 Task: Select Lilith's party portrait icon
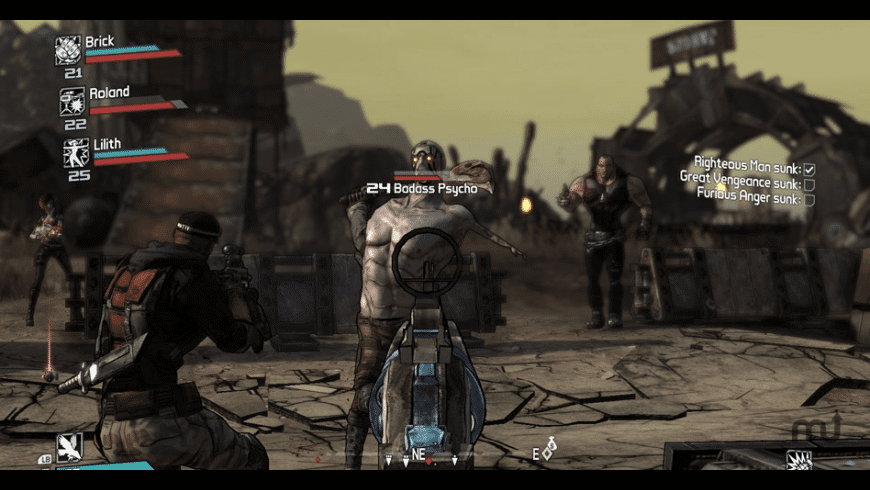(x=76, y=153)
